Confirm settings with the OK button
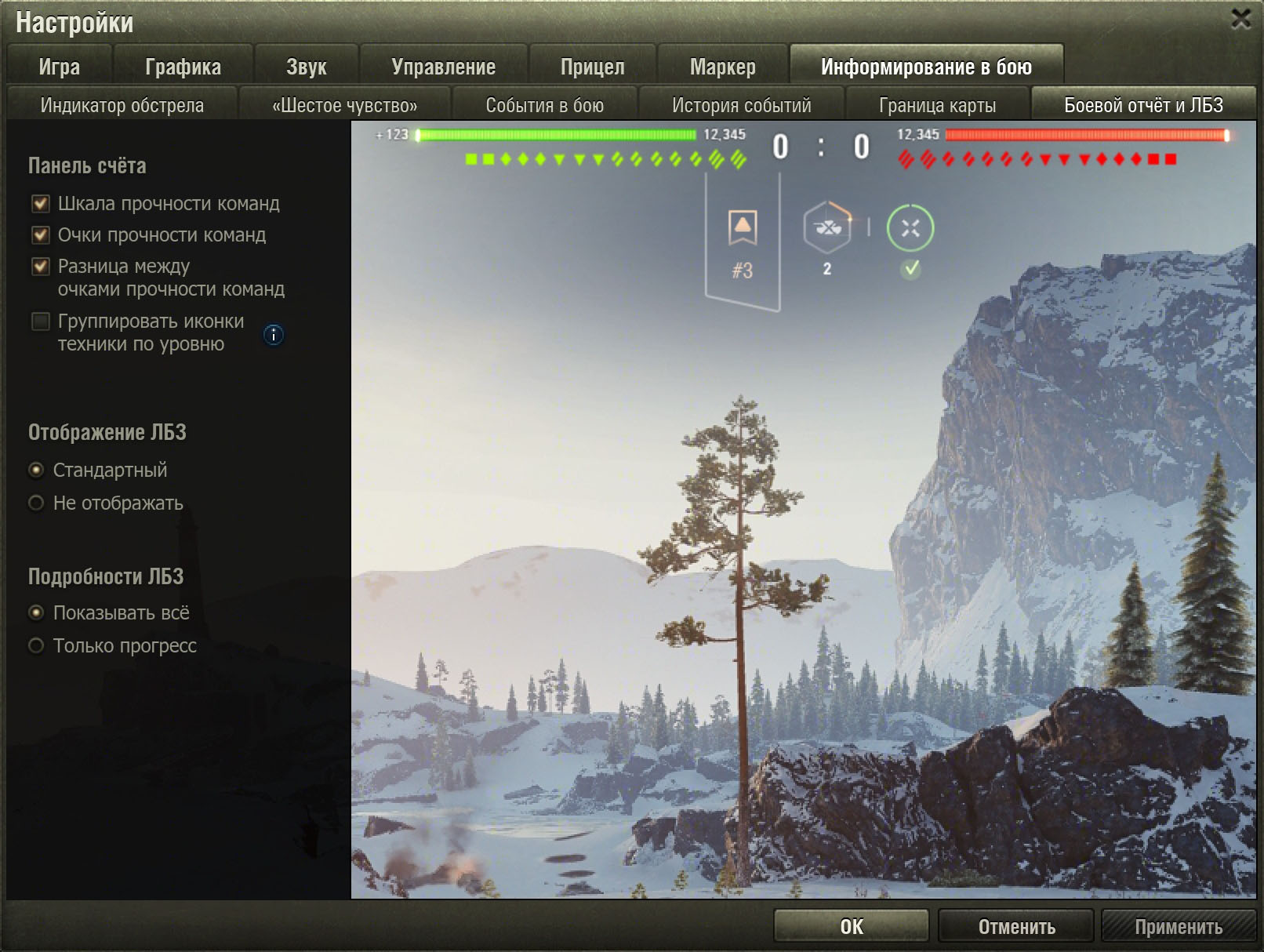The image size is (1264, 952). [851, 926]
